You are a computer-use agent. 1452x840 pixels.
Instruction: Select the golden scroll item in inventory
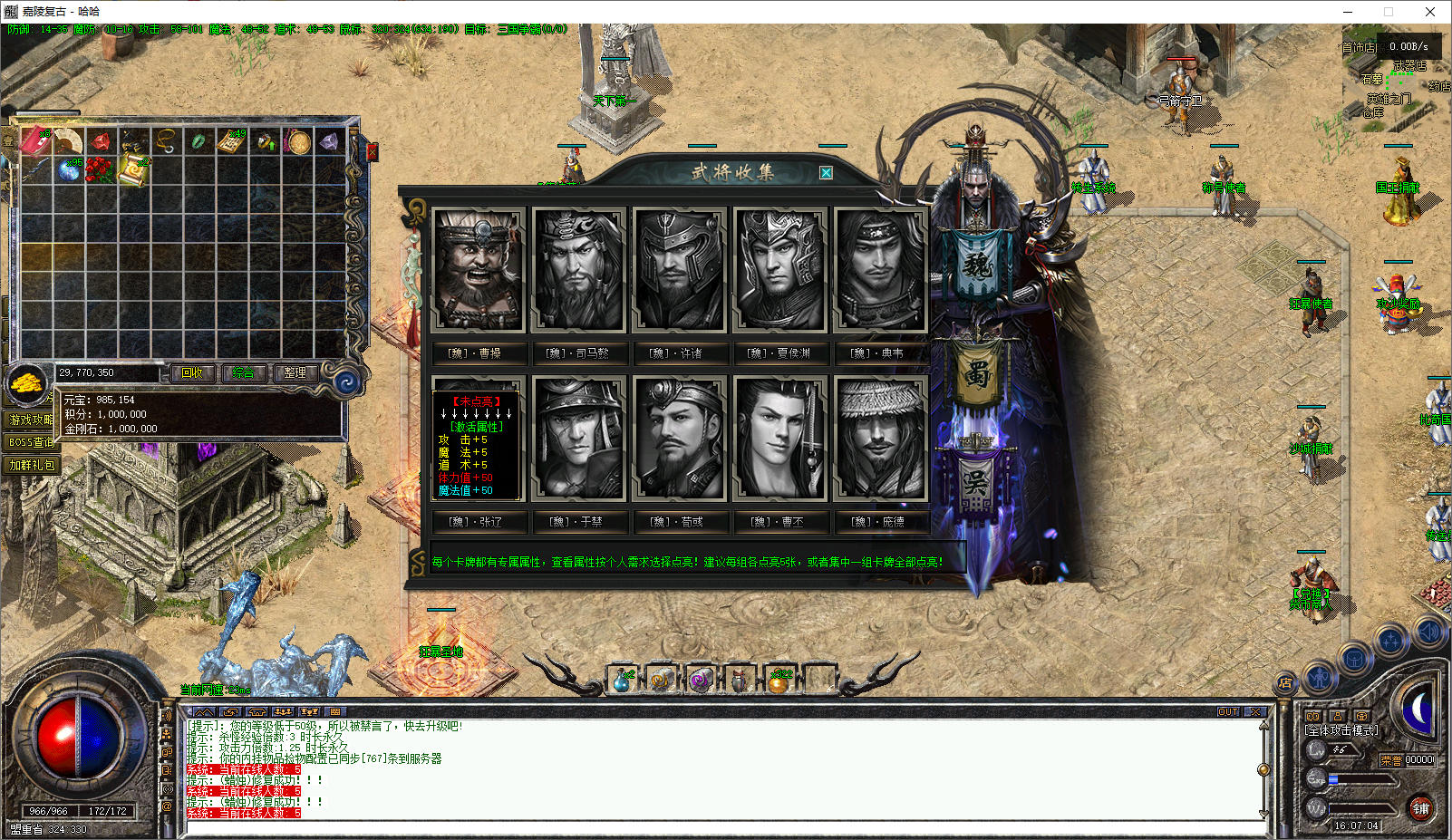pyautogui.click(x=133, y=169)
